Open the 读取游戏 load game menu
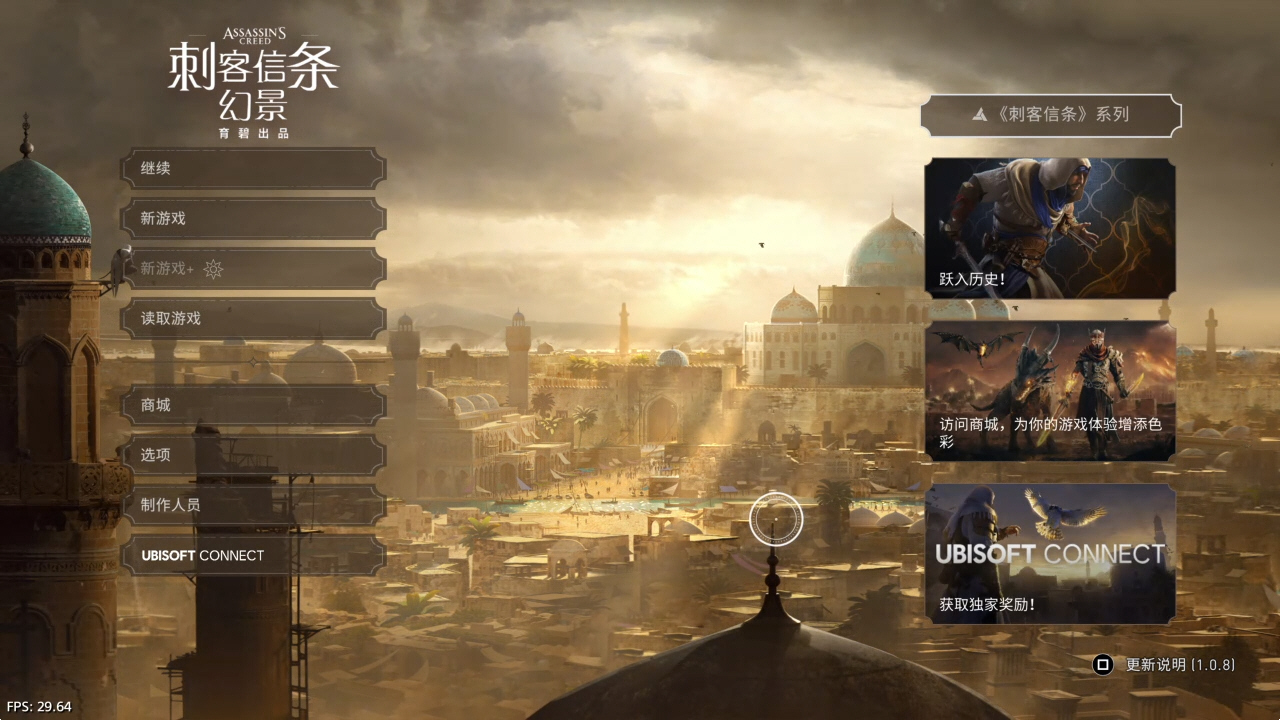The width and height of the screenshot is (1280, 720). coord(253,318)
